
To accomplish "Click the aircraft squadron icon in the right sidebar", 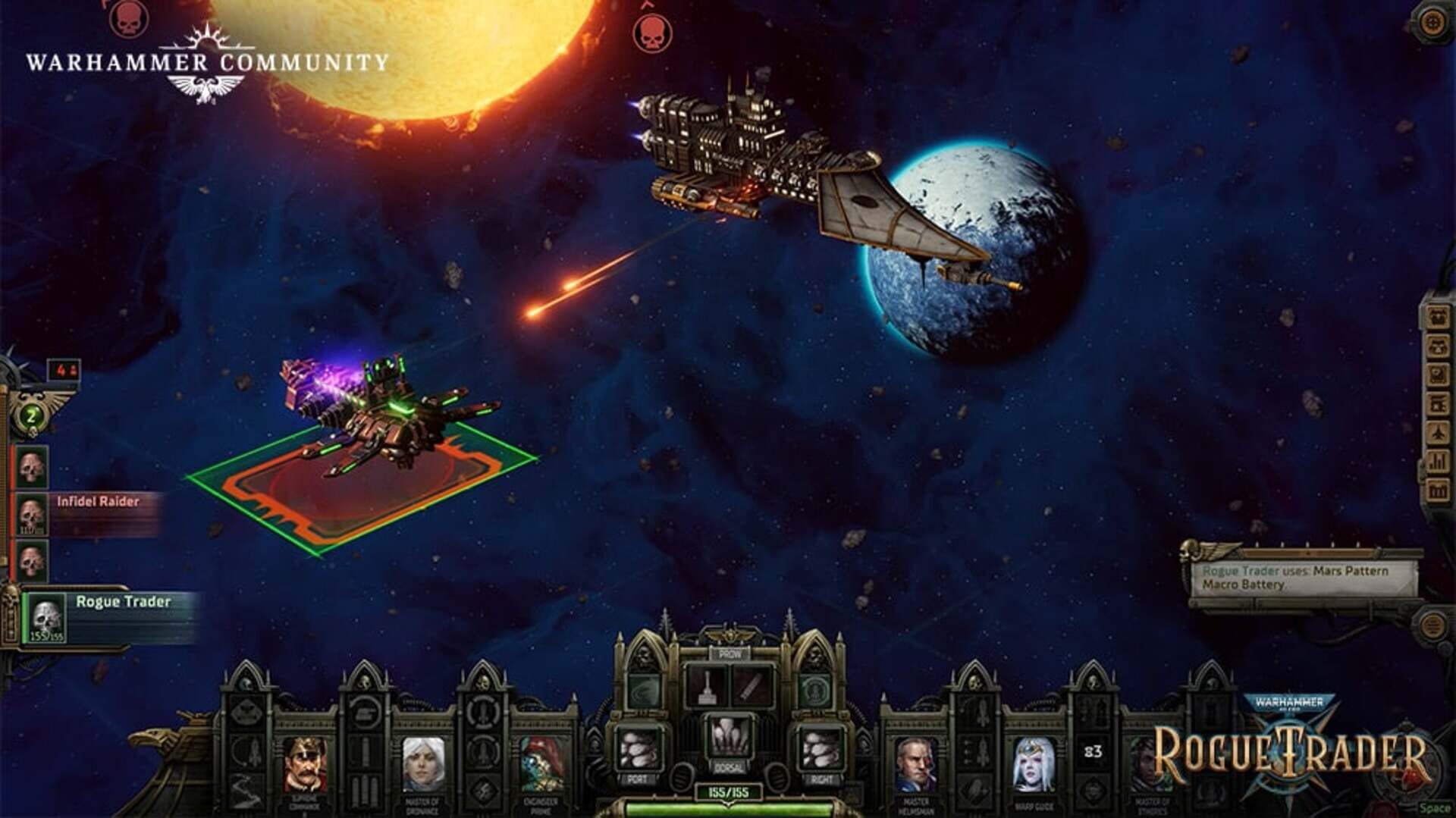I will [x=1437, y=431].
